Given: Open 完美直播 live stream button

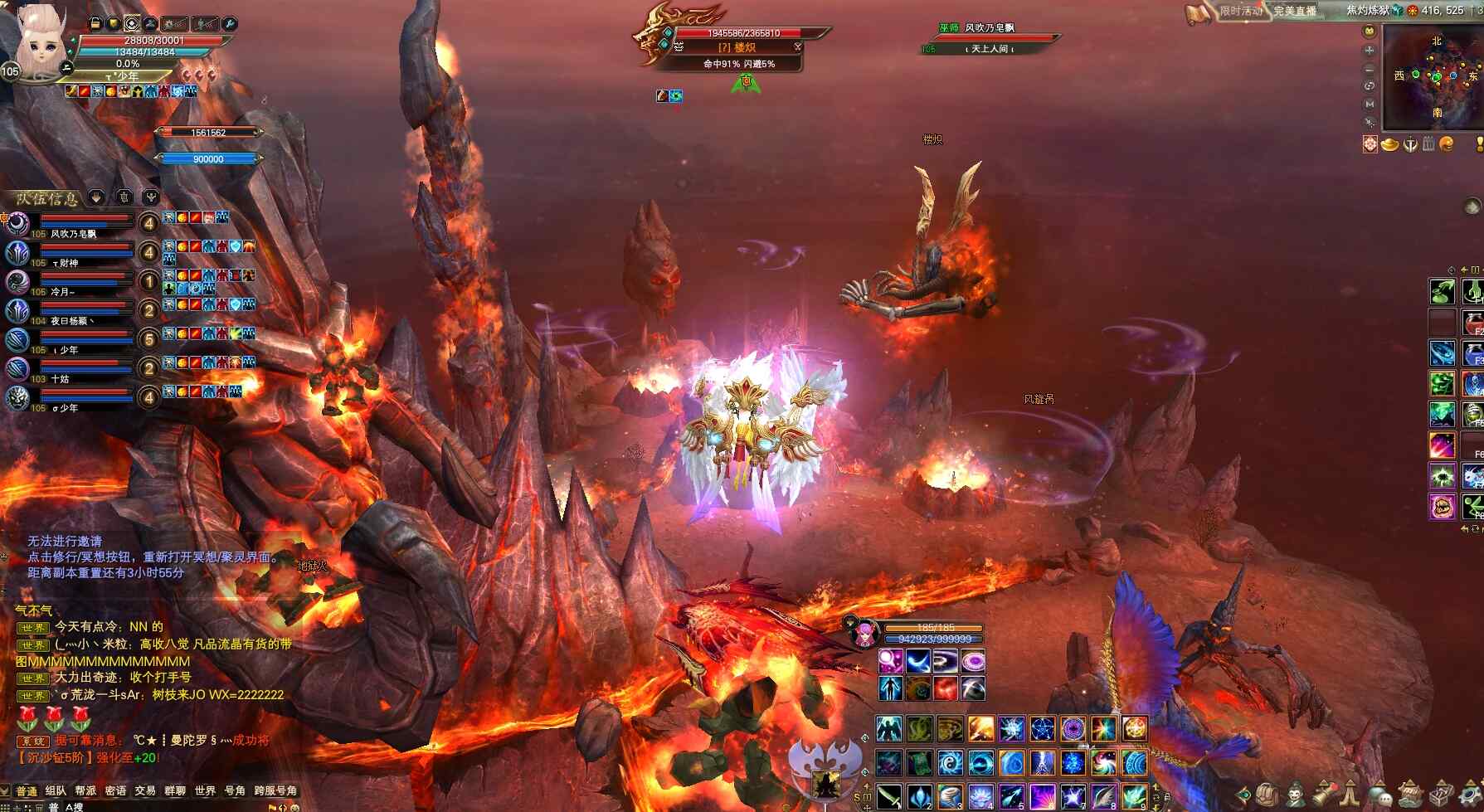Looking at the screenshot, I should pyautogui.click(x=1295, y=11).
